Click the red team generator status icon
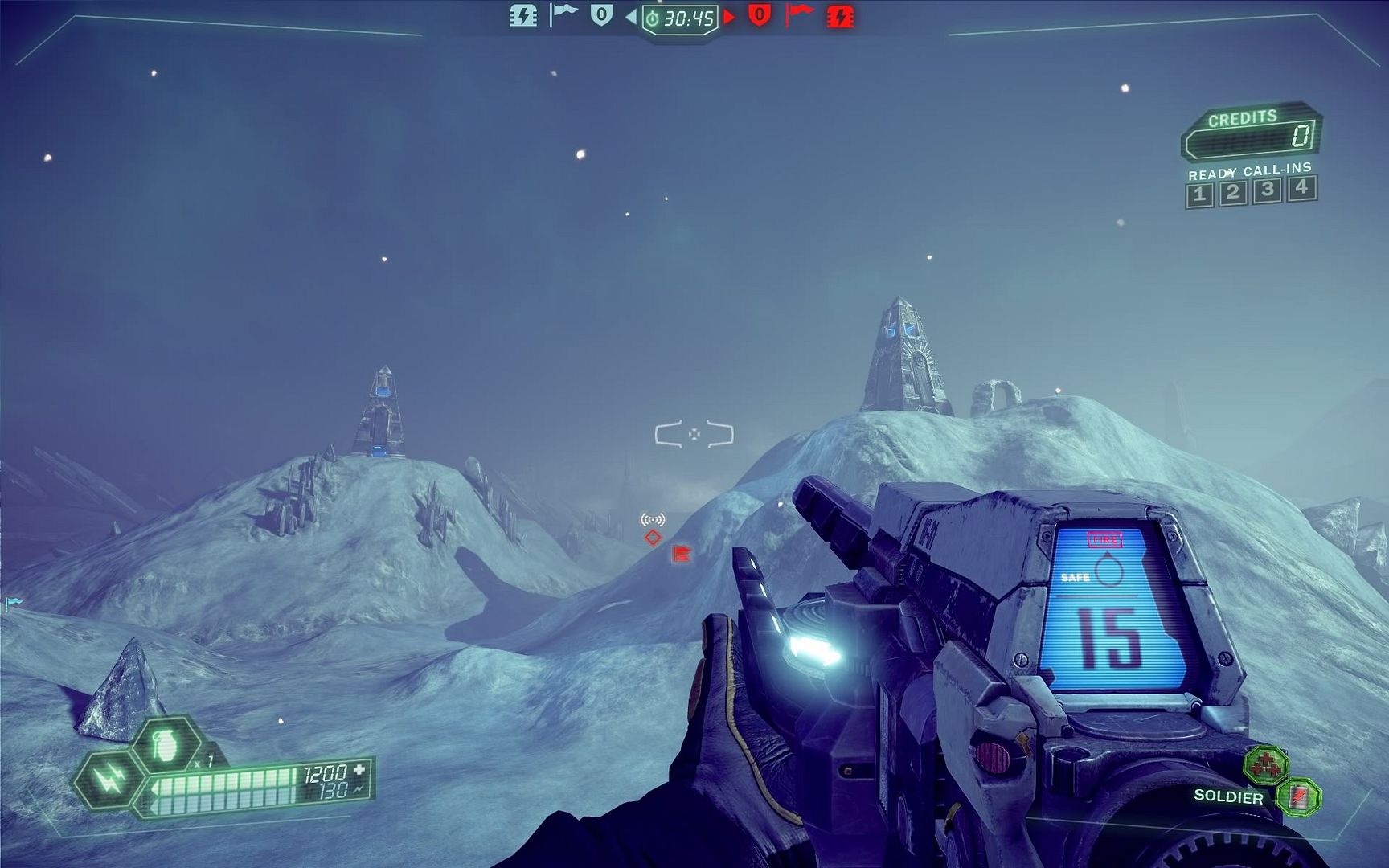Screen dimensions: 1389x868 (840, 16)
